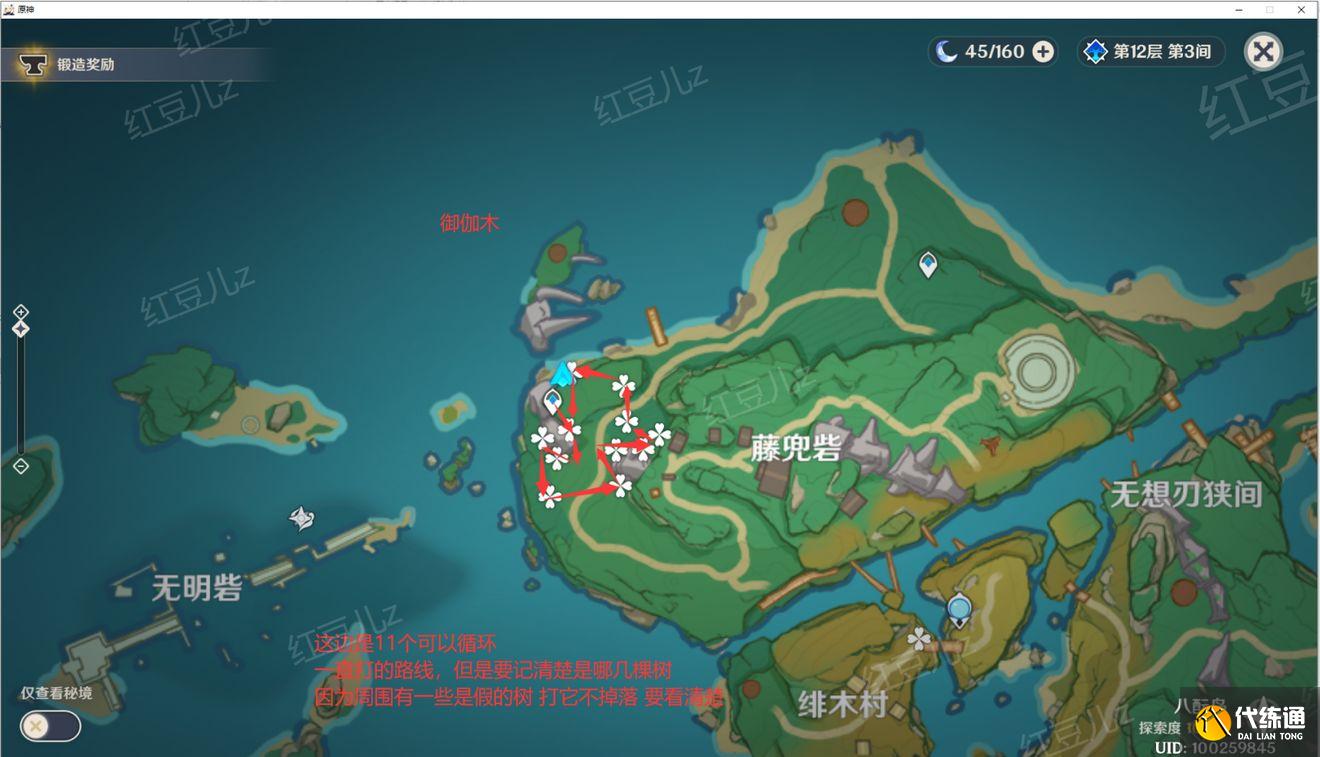Close the map with the round X button
Image resolution: width=1320 pixels, height=757 pixels.
[x=1263, y=51]
